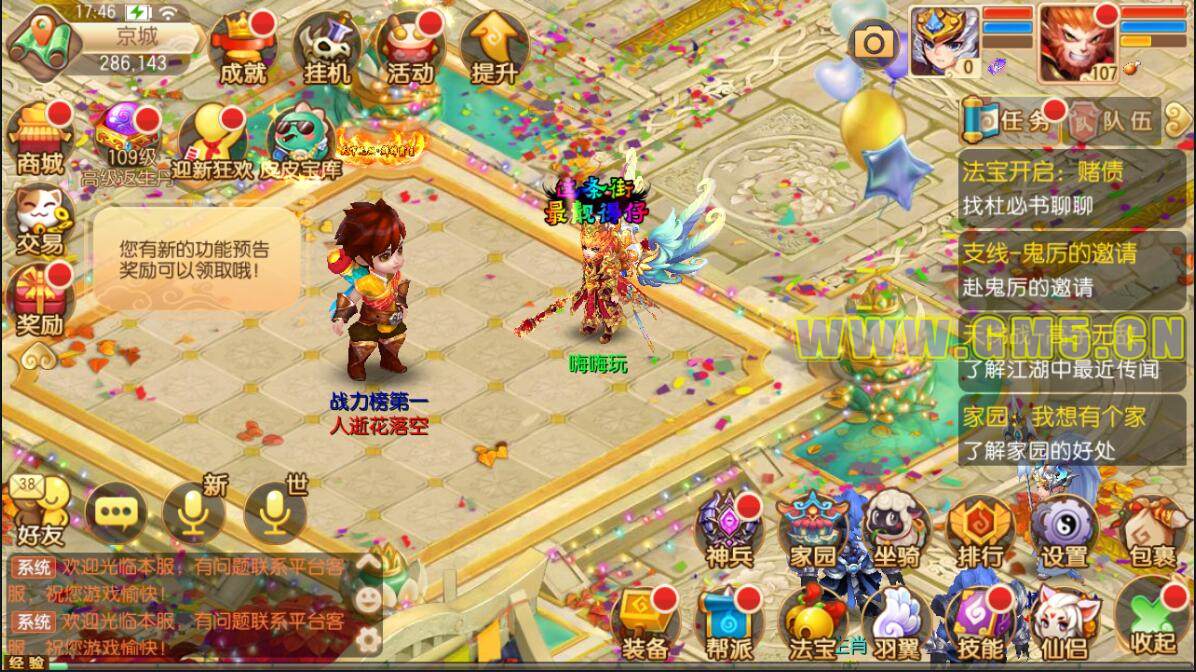This screenshot has width=1196, height=672.
Task: Tap the 提升 upgrade arrow icon
Action: click(x=494, y=48)
